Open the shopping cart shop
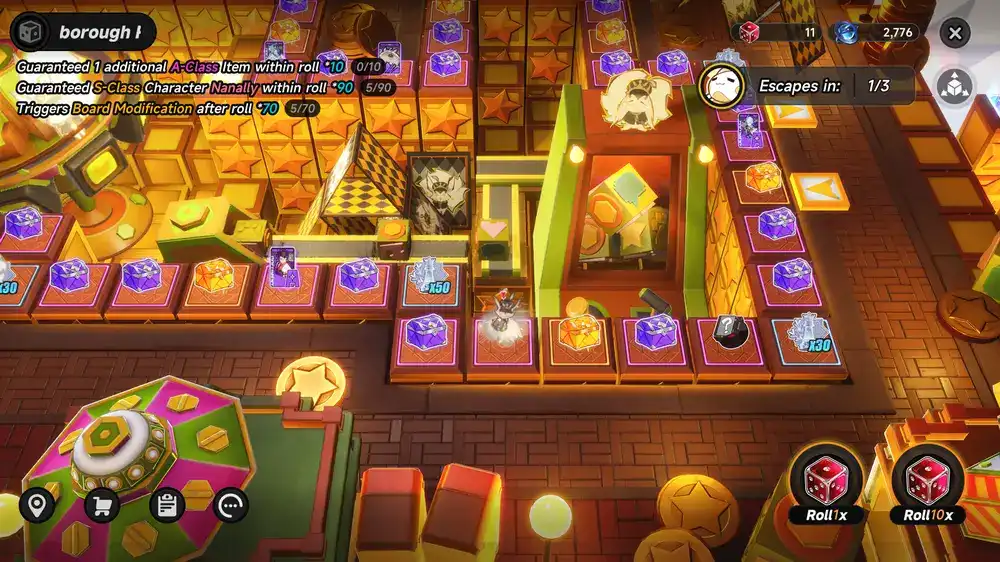 click(x=102, y=506)
